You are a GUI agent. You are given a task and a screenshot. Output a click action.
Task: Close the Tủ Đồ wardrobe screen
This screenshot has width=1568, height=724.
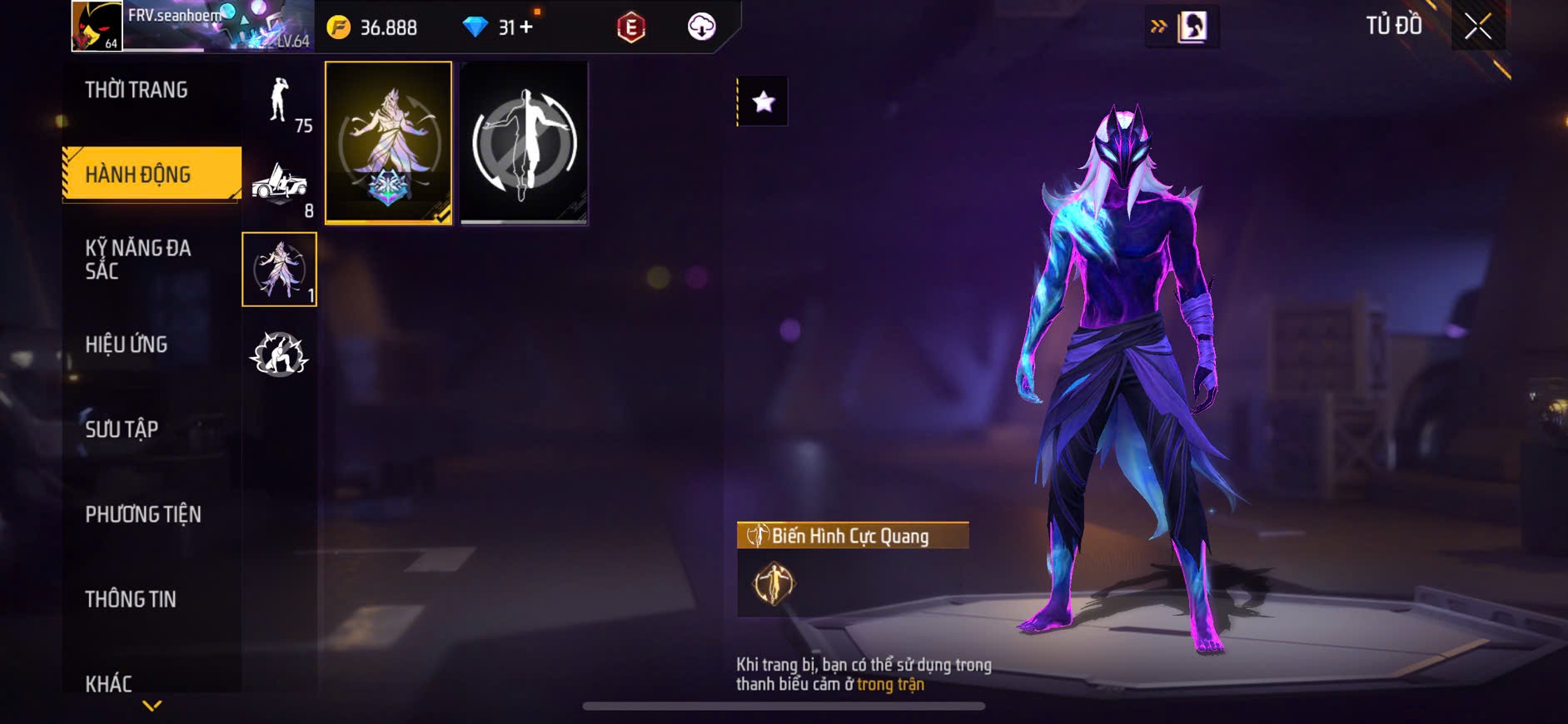click(x=1478, y=27)
